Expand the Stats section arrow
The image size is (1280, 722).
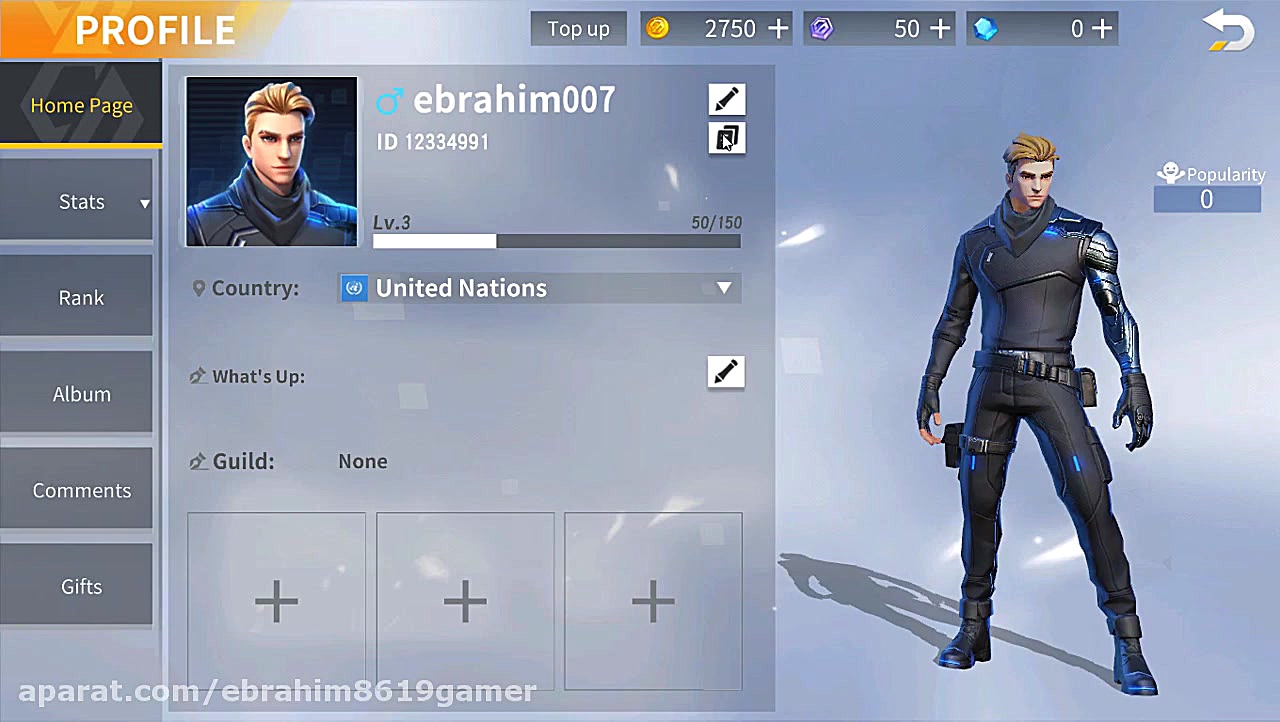(143, 203)
